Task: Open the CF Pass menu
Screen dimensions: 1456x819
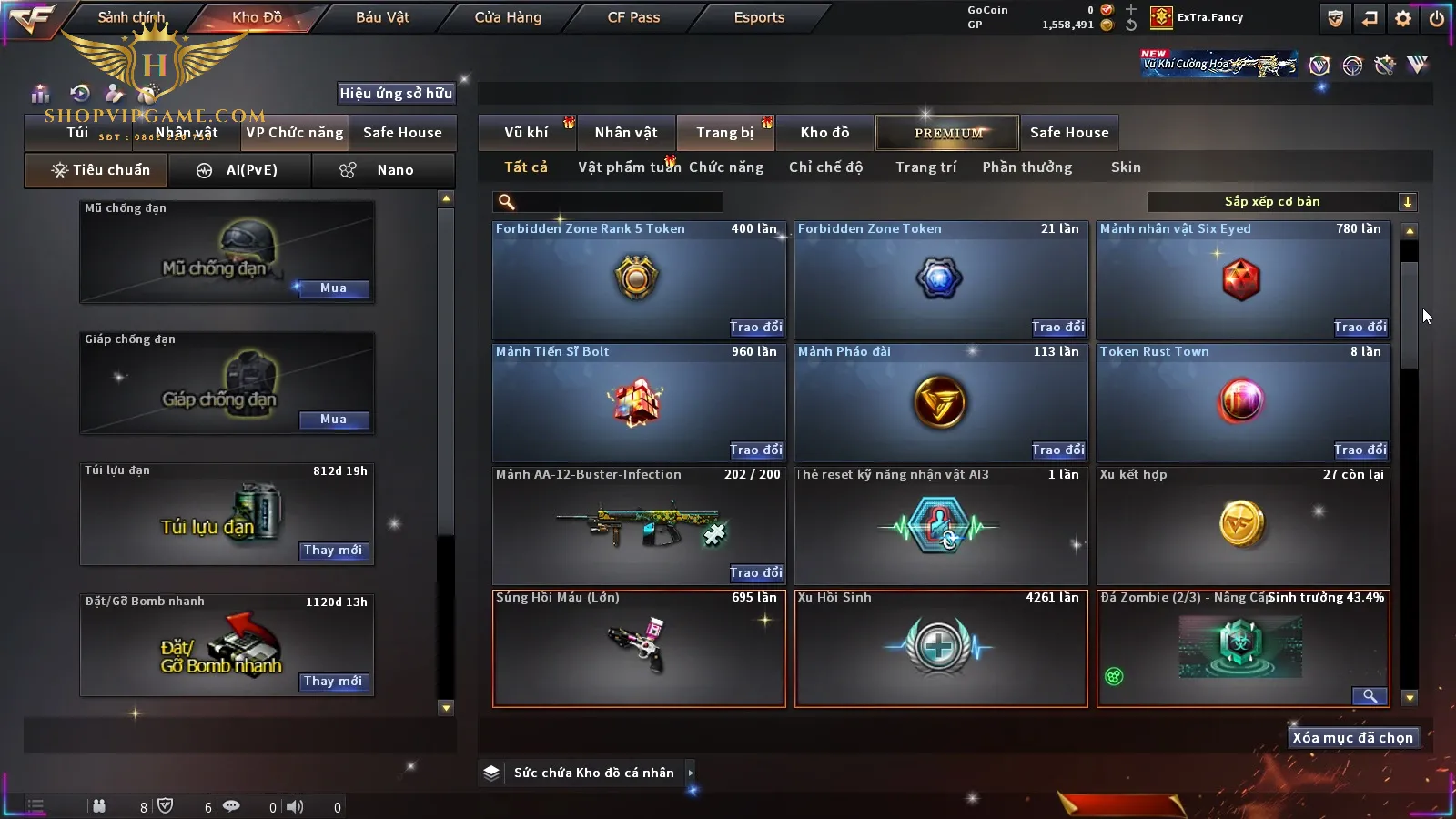Action: 633,17
